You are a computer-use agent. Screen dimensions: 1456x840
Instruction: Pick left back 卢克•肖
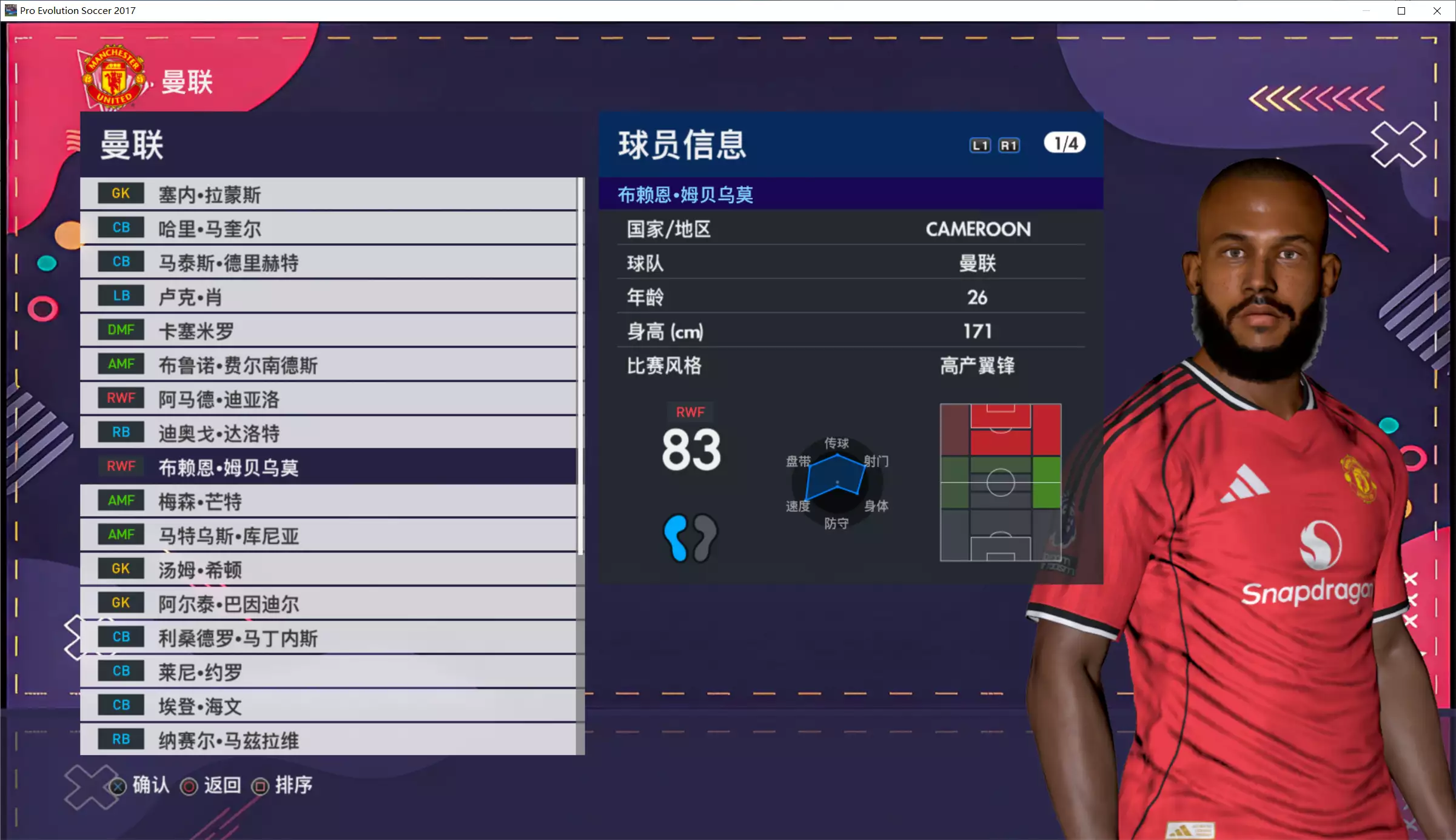point(327,297)
